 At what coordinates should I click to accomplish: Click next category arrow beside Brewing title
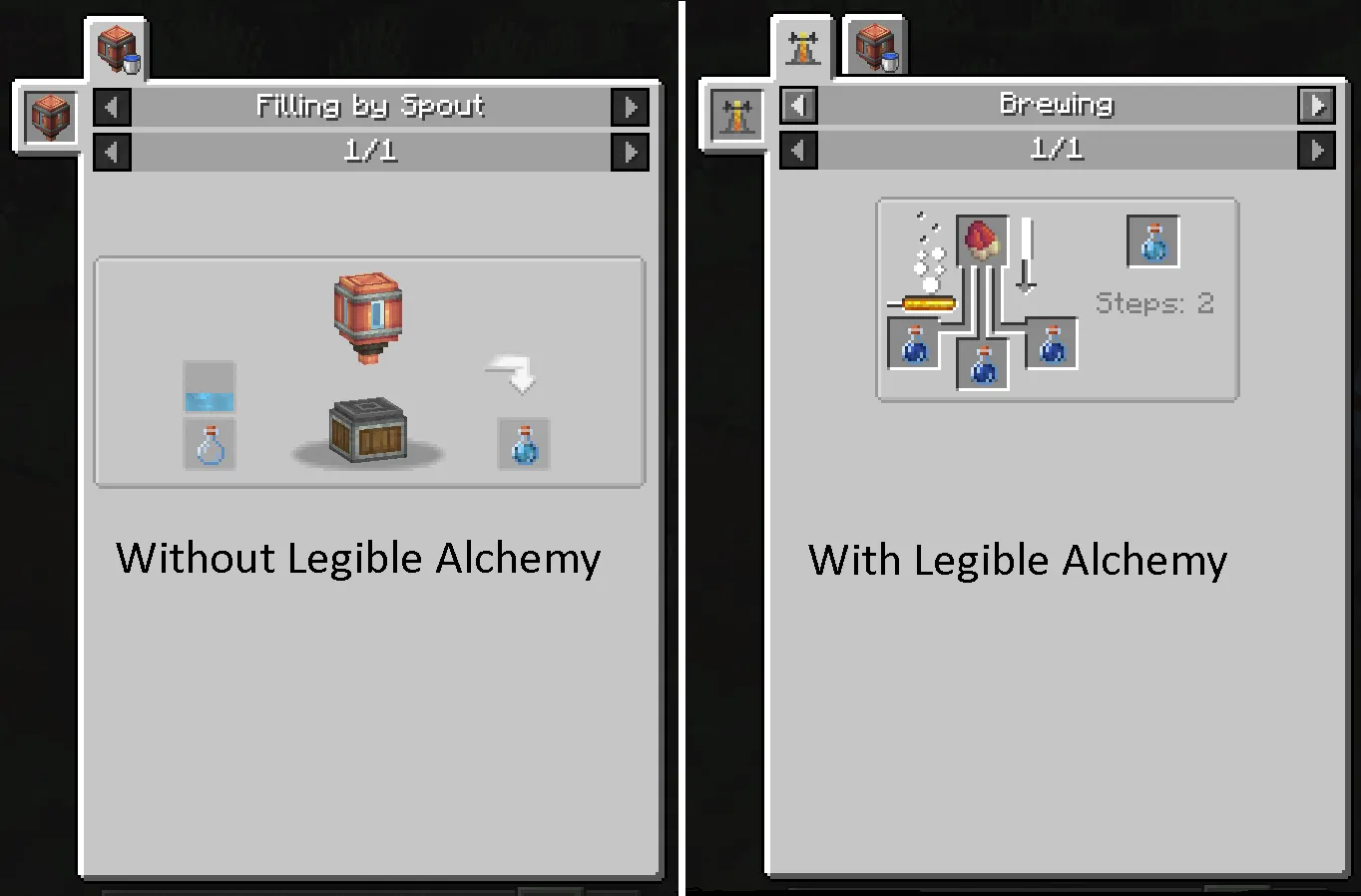tap(1317, 105)
